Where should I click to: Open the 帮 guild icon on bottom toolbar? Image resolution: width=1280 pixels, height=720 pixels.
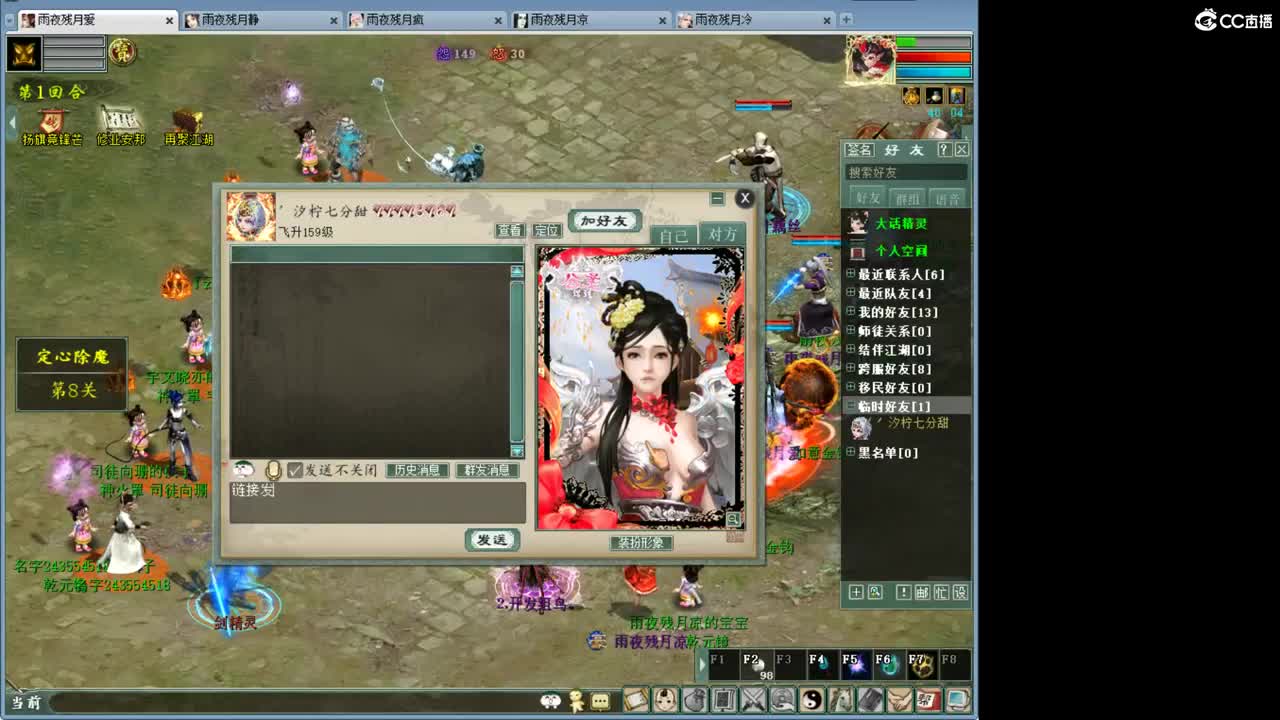928,700
